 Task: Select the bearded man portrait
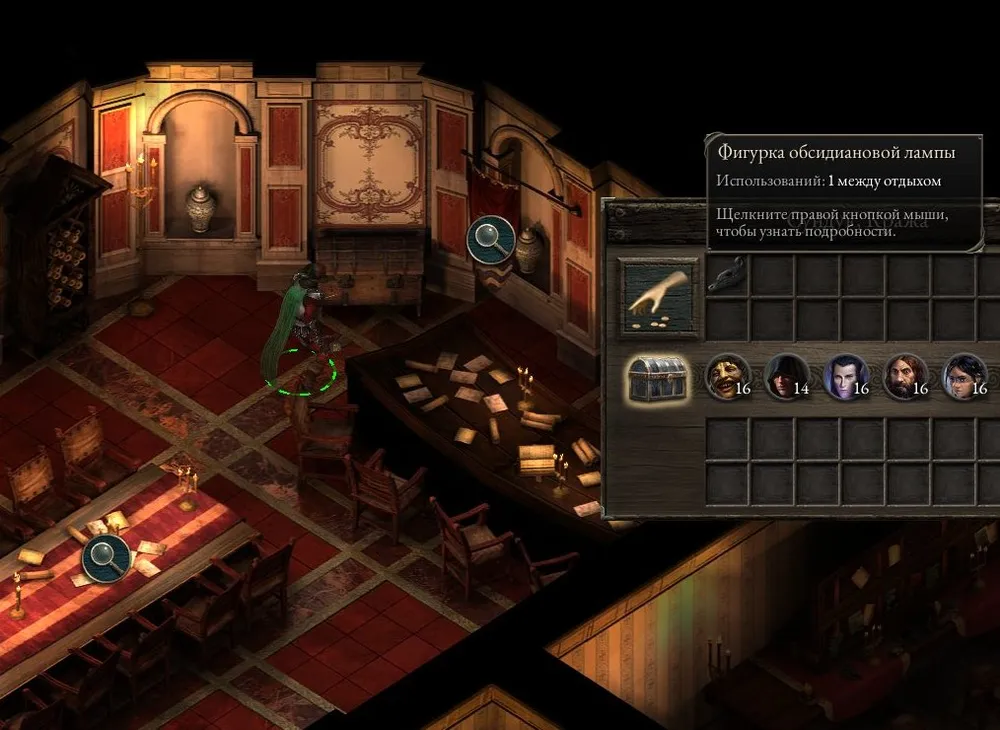905,376
